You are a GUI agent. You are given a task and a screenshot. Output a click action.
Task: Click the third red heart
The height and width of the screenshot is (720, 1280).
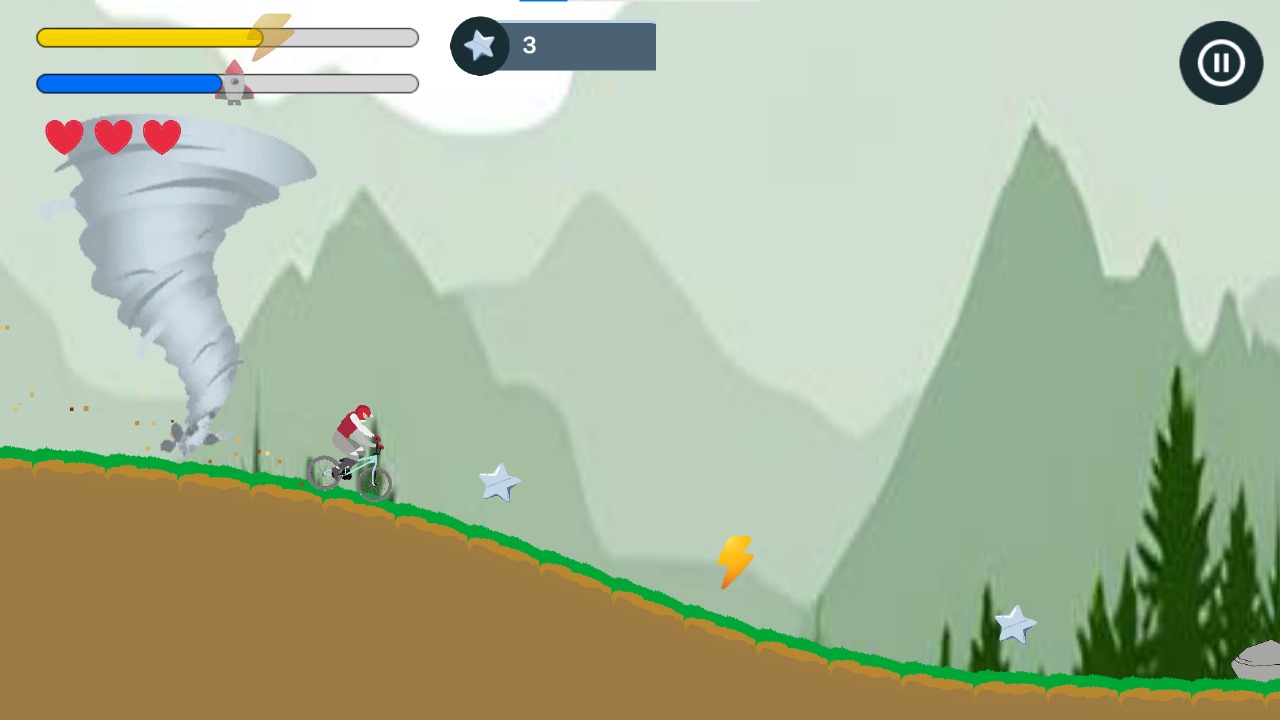[x=161, y=137]
